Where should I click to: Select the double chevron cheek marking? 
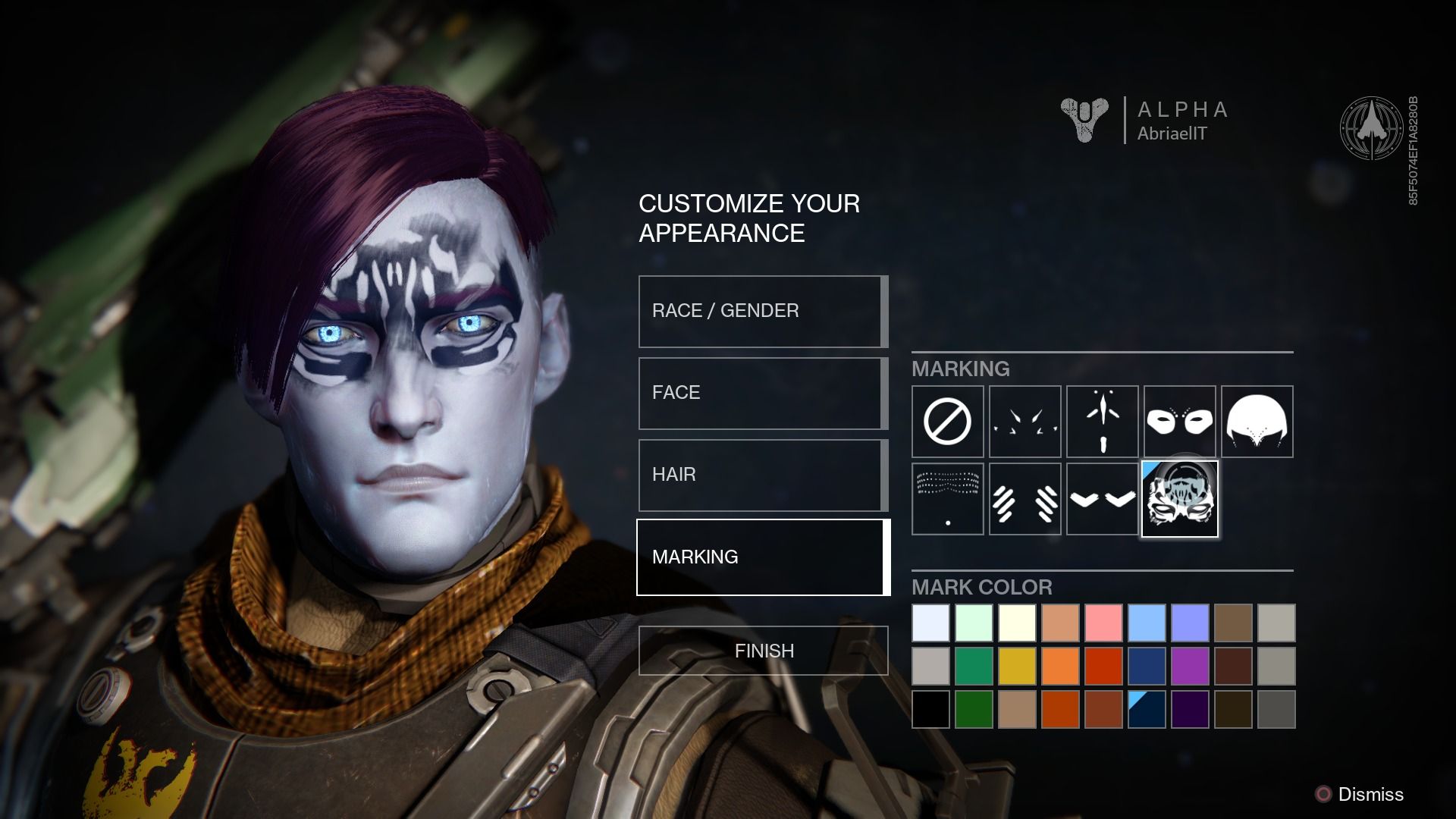point(1102,499)
